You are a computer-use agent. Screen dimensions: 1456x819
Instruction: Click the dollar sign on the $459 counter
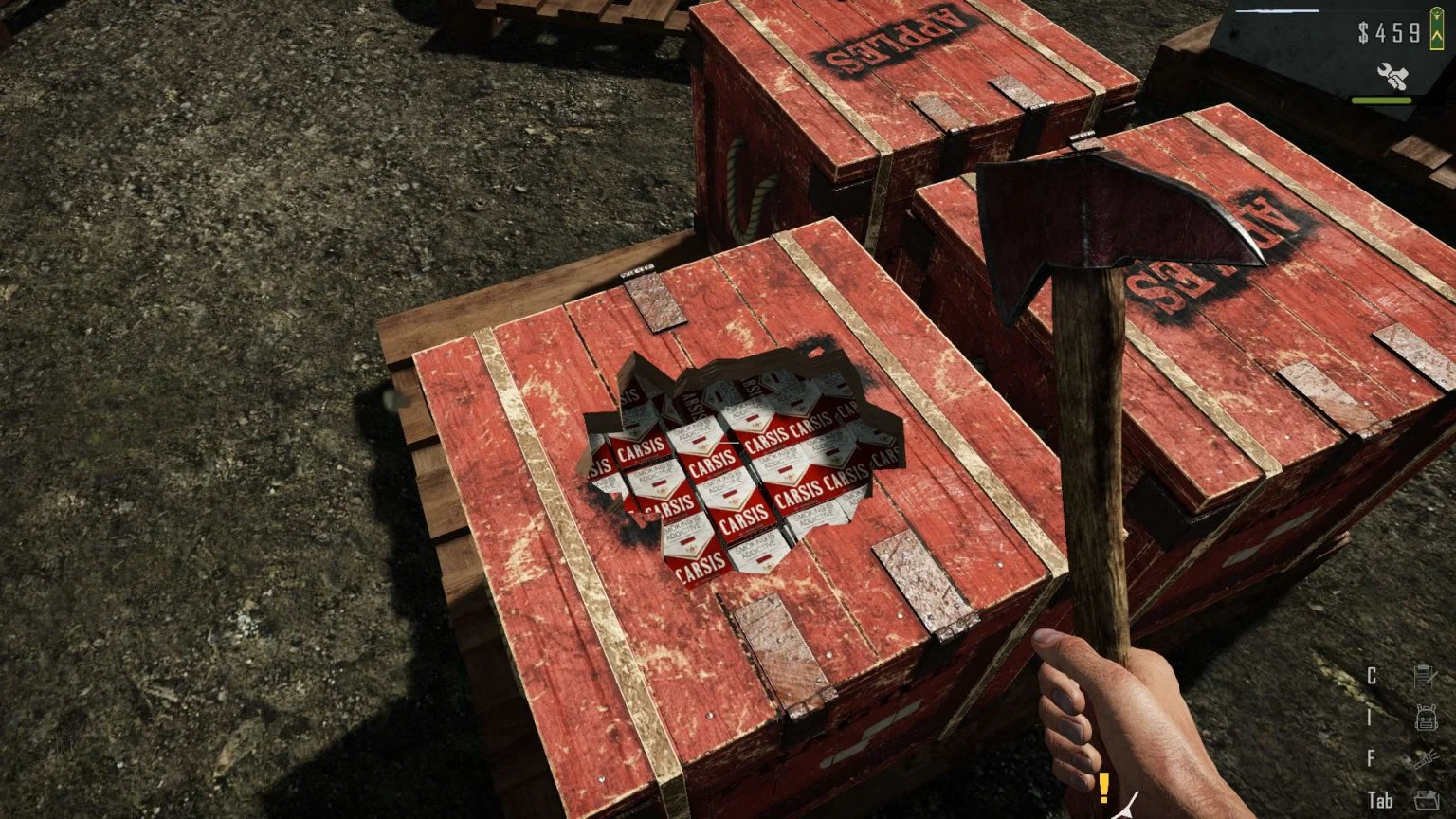(x=1363, y=31)
